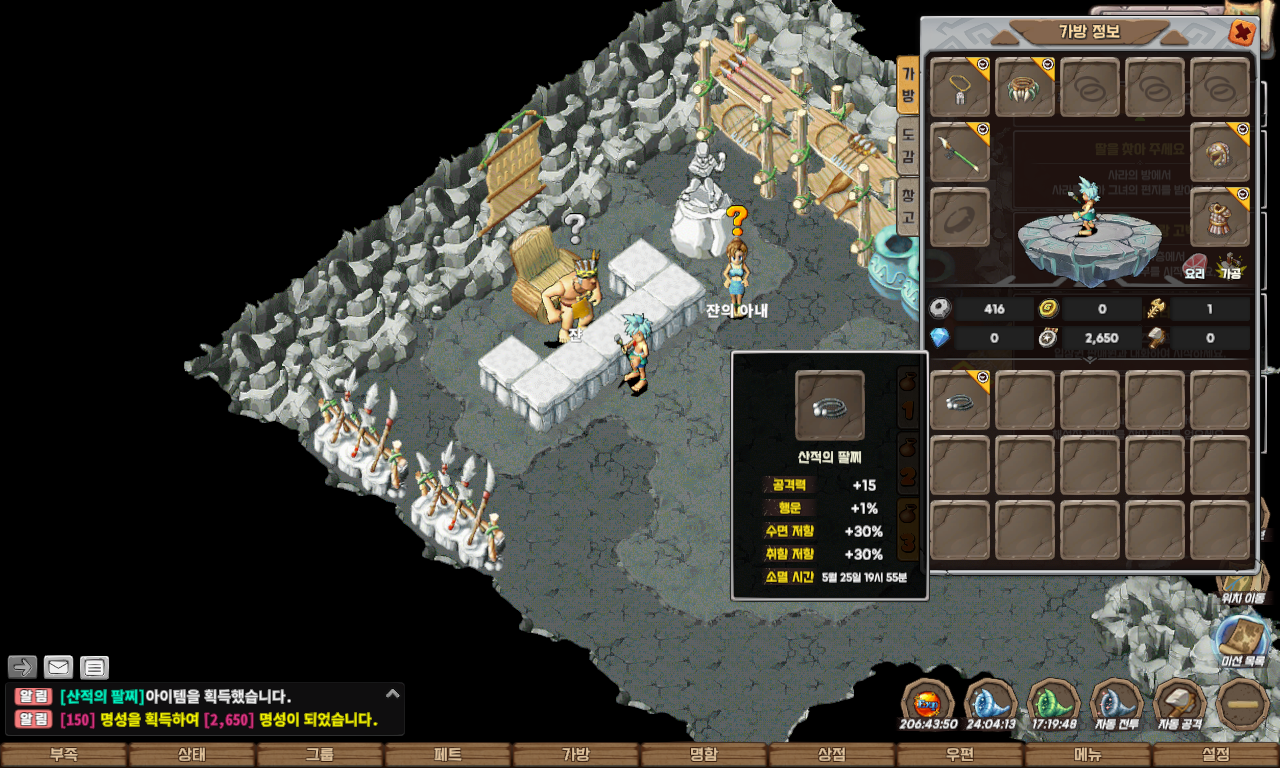Select the equipped fang bracelet slot
This screenshot has width=1280, height=768.
tap(1025, 88)
